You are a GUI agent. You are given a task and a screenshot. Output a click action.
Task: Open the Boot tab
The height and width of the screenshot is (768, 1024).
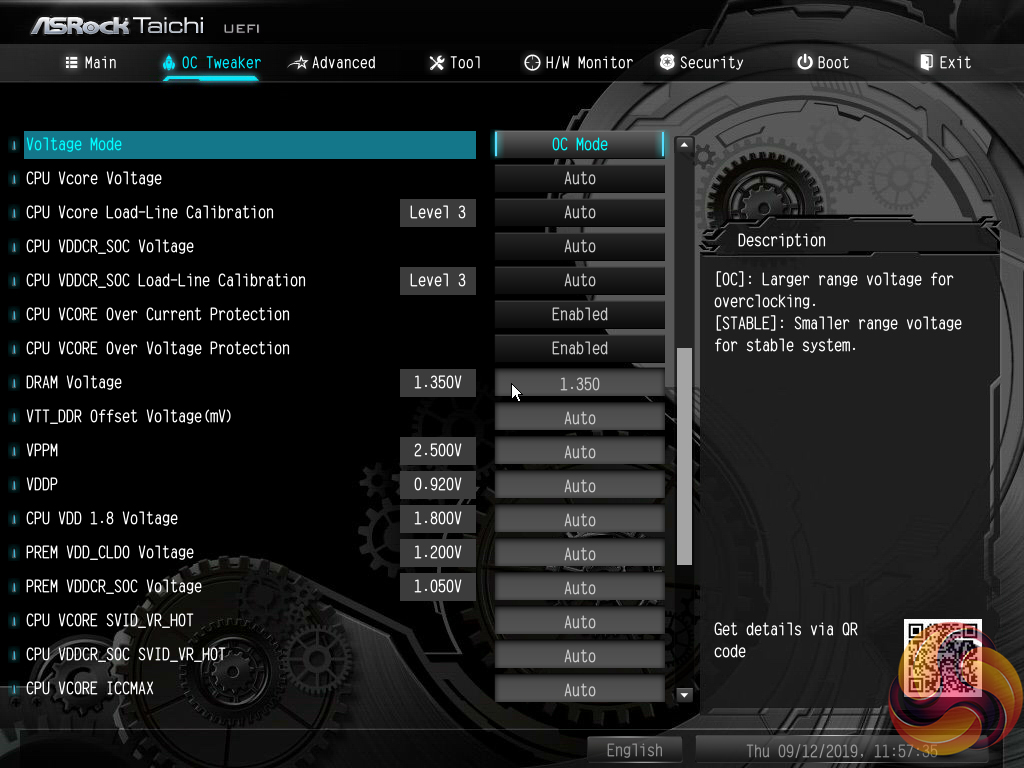[x=823, y=62]
